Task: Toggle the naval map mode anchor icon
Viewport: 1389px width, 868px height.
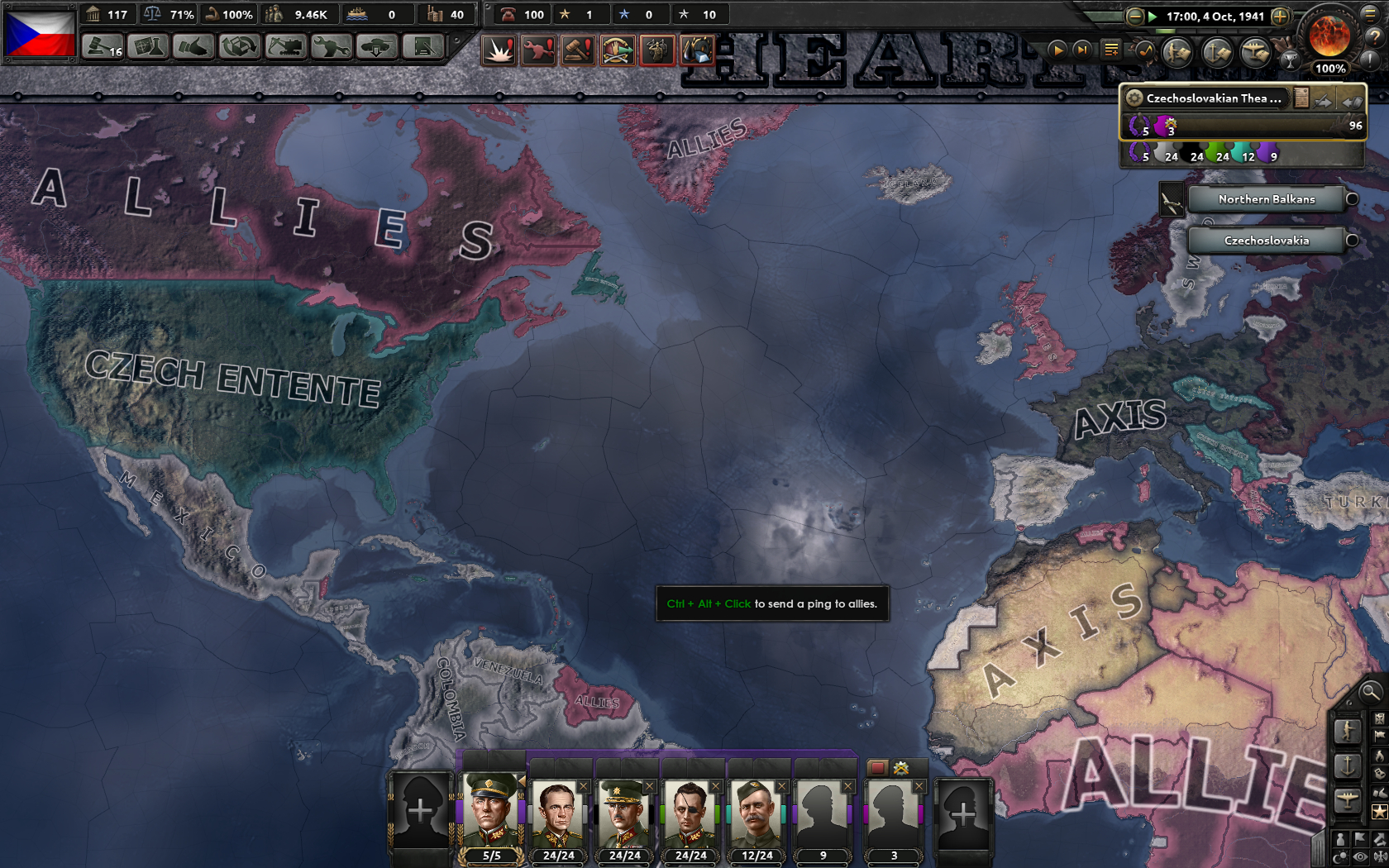Action: 1347,764
